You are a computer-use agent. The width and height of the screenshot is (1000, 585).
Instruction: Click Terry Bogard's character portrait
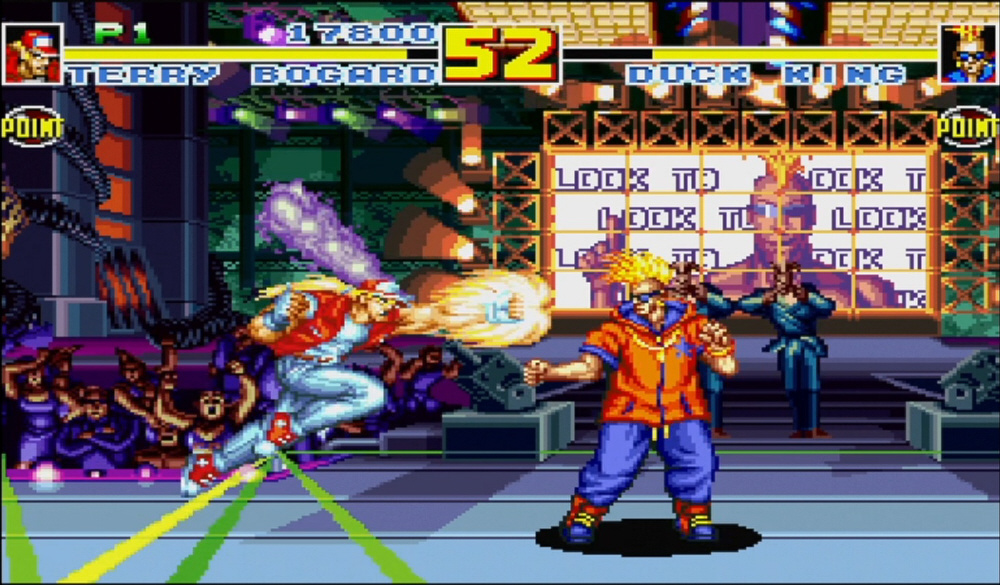click(x=33, y=53)
